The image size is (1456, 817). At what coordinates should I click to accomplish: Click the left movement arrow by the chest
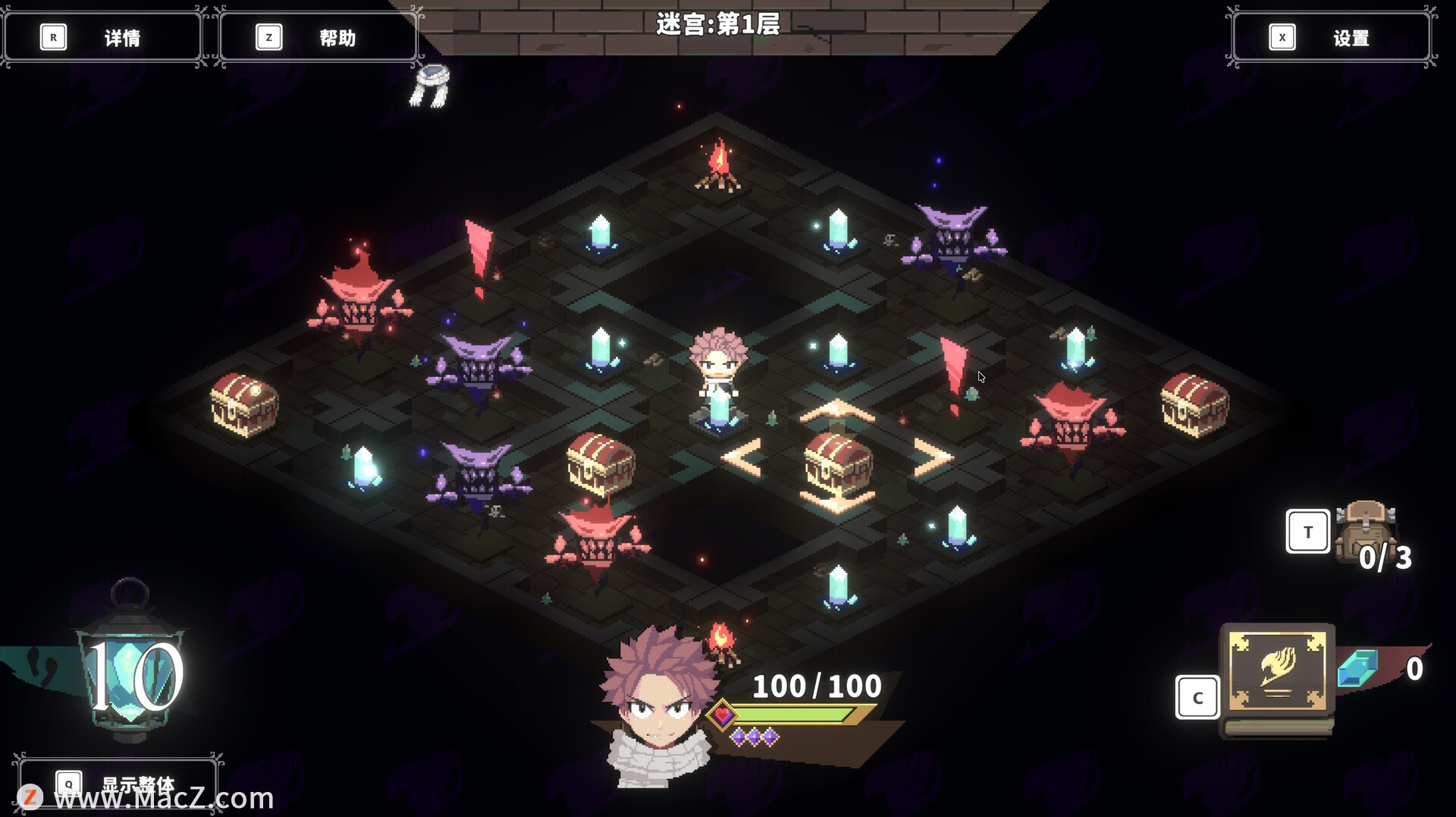tap(742, 457)
